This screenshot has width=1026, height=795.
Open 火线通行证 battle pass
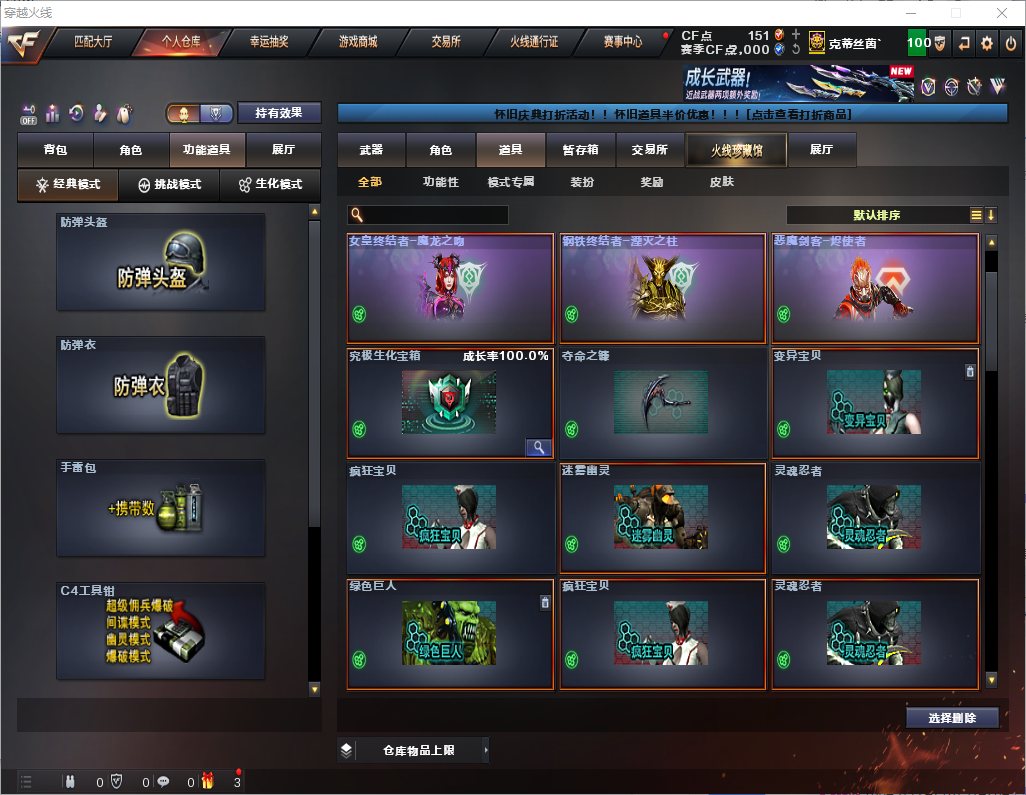pyautogui.click(x=534, y=42)
